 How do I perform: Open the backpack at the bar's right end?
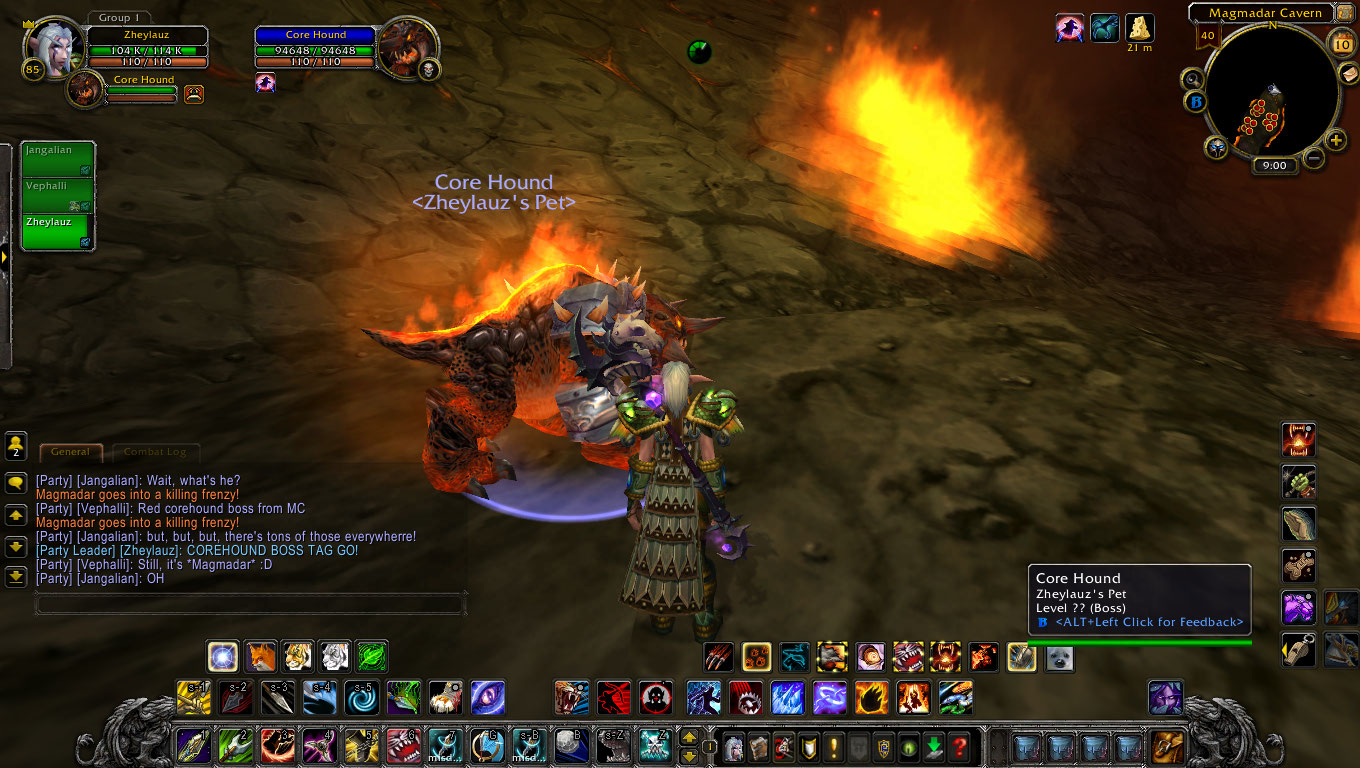tap(1167, 746)
